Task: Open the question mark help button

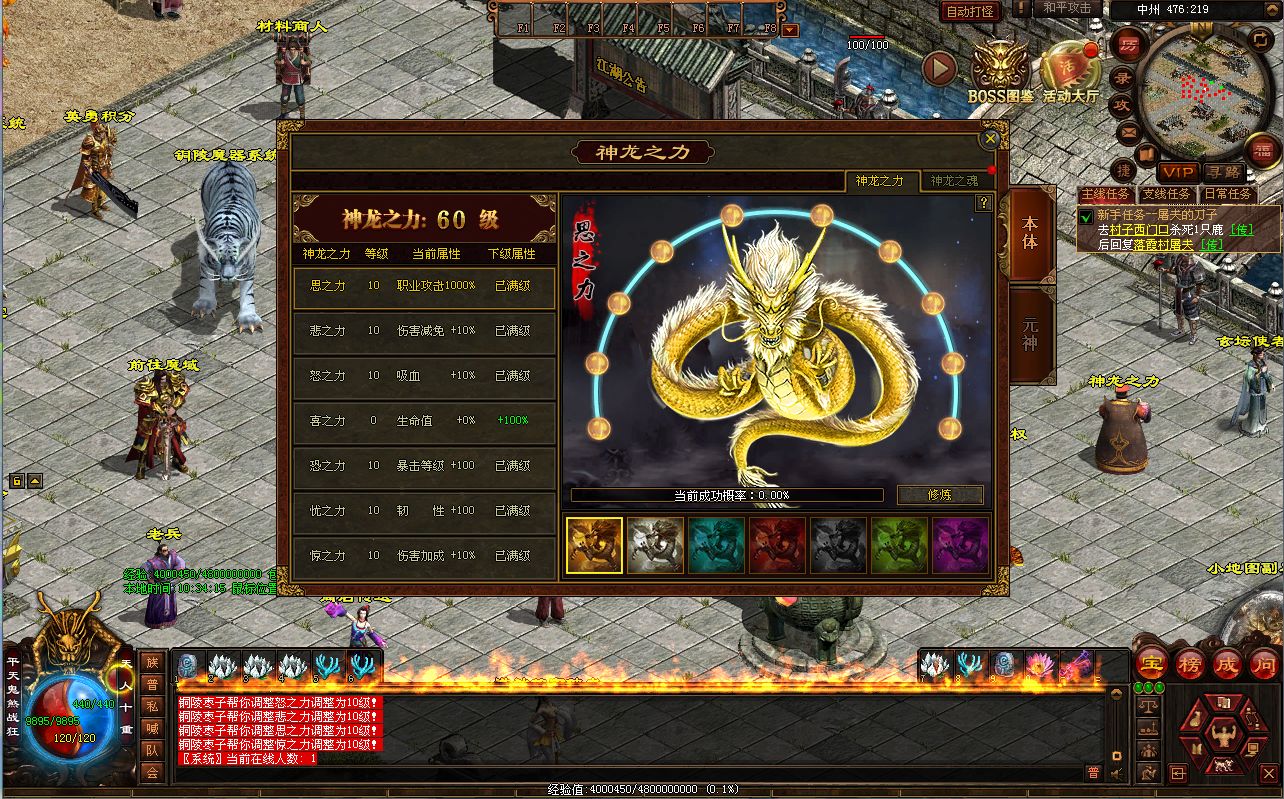Action: [984, 203]
